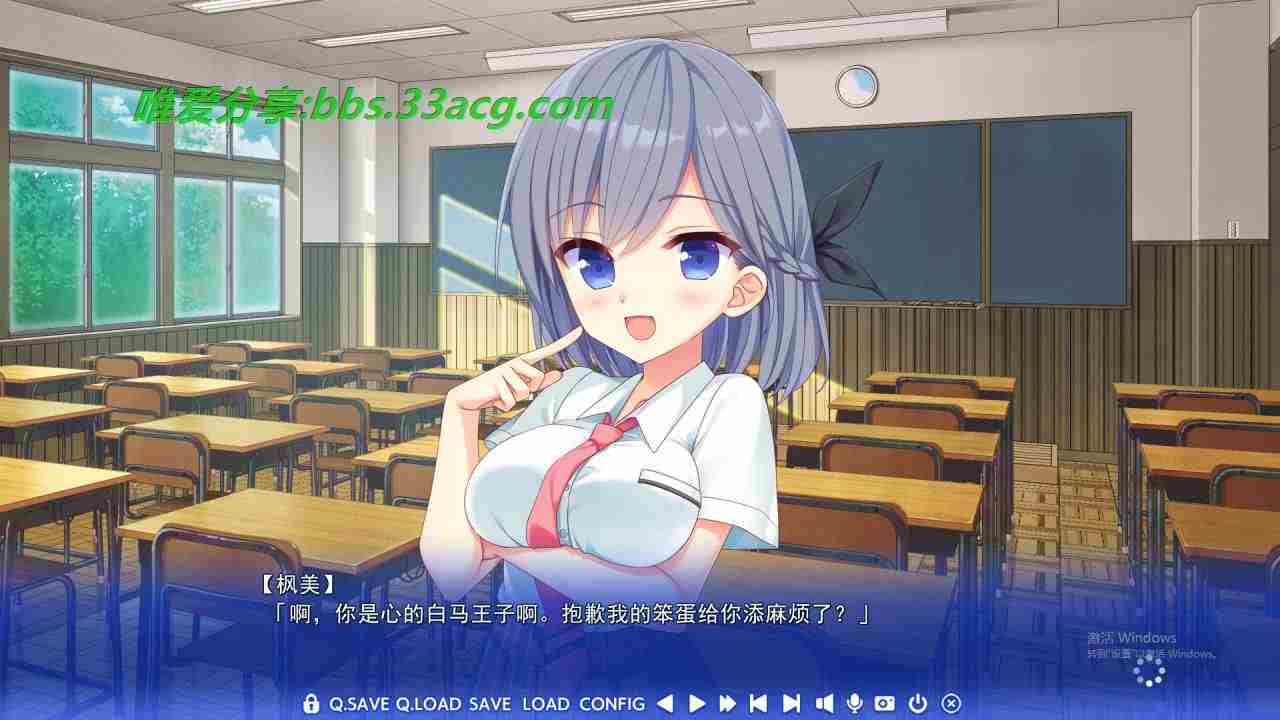Jump to previous scene with skip-back icon
Image resolution: width=1280 pixels, height=720 pixels.
758,703
